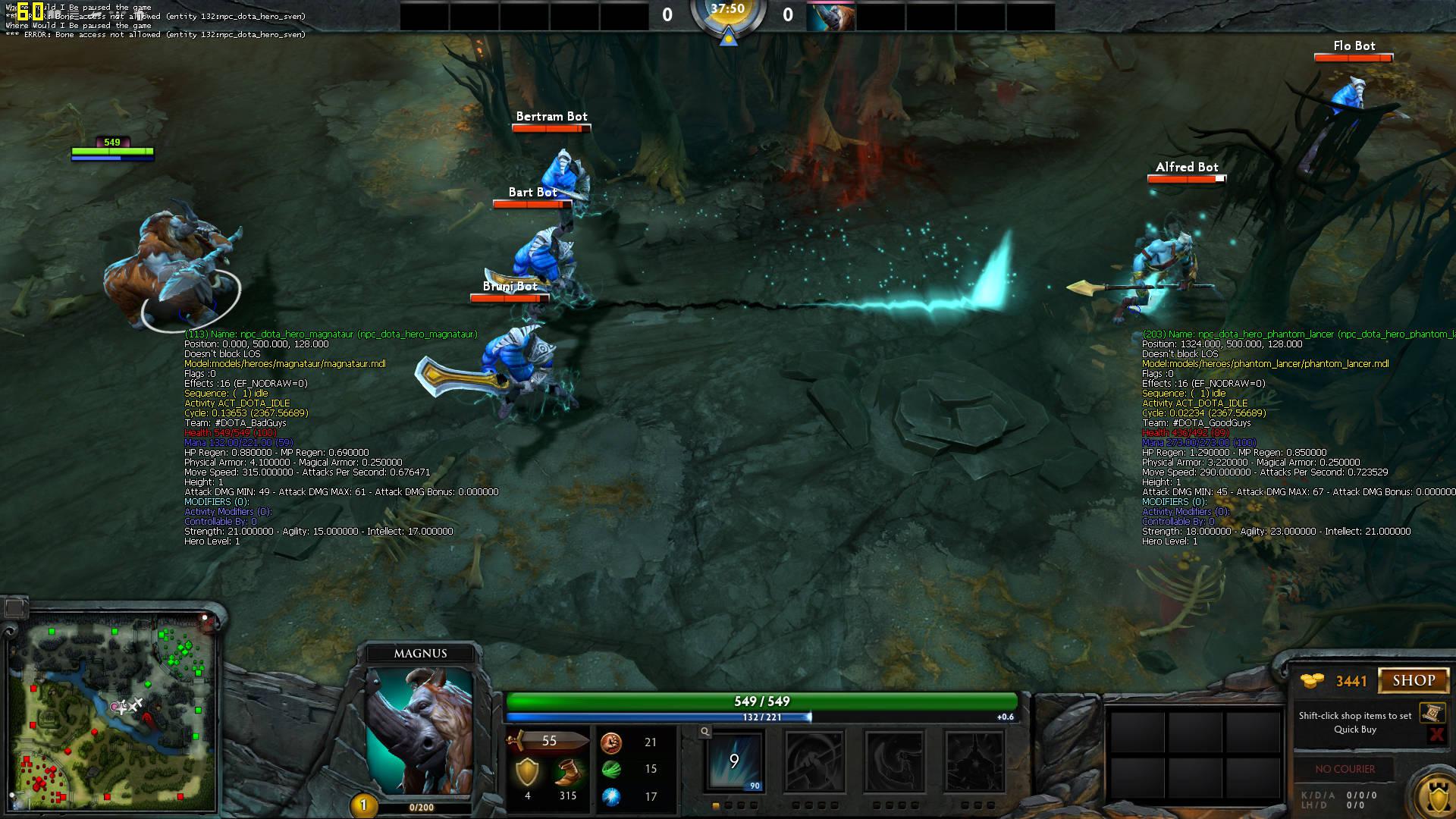Click the green agility attribute icon
This screenshot has height=819, width=1456.
tap(611, 768)
